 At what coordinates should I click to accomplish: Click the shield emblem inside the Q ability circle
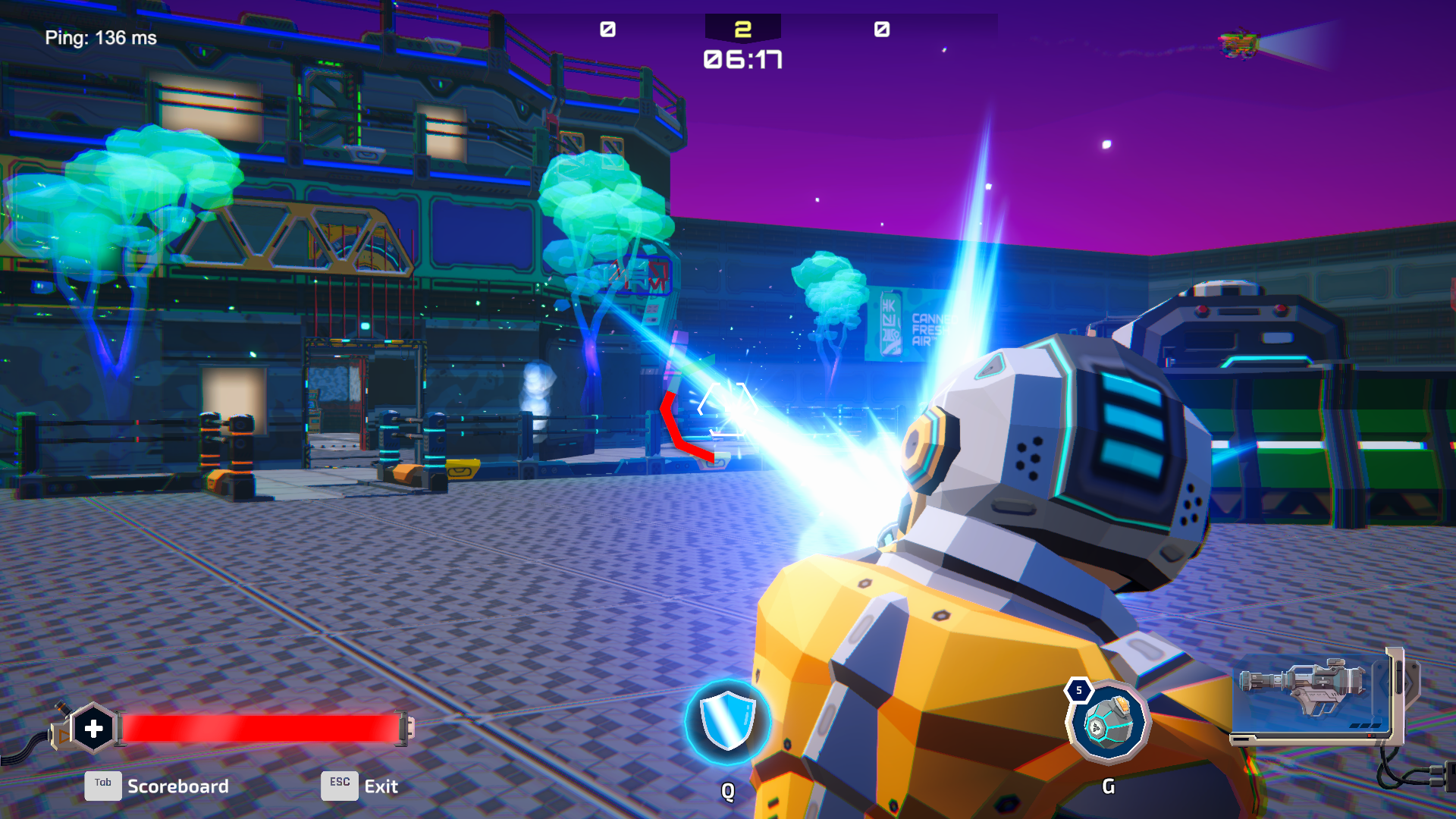click(726, 720)
